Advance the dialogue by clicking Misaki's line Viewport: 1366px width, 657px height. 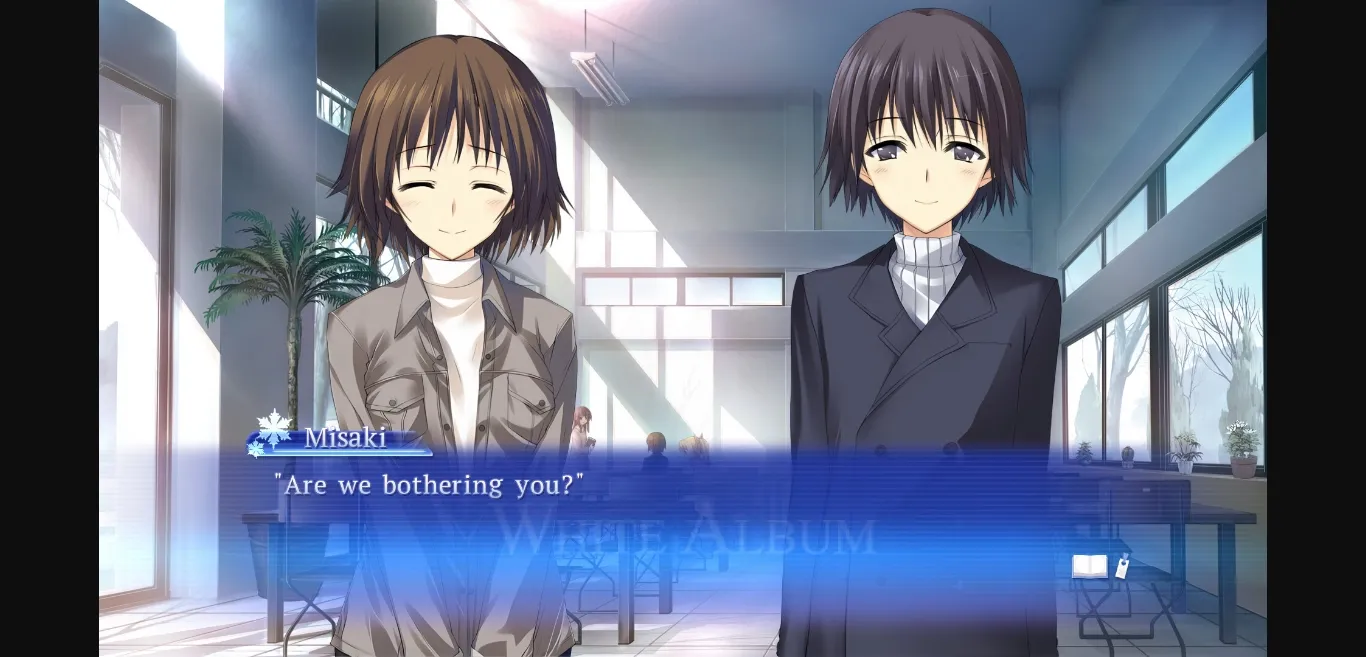[x=429, y=486]
